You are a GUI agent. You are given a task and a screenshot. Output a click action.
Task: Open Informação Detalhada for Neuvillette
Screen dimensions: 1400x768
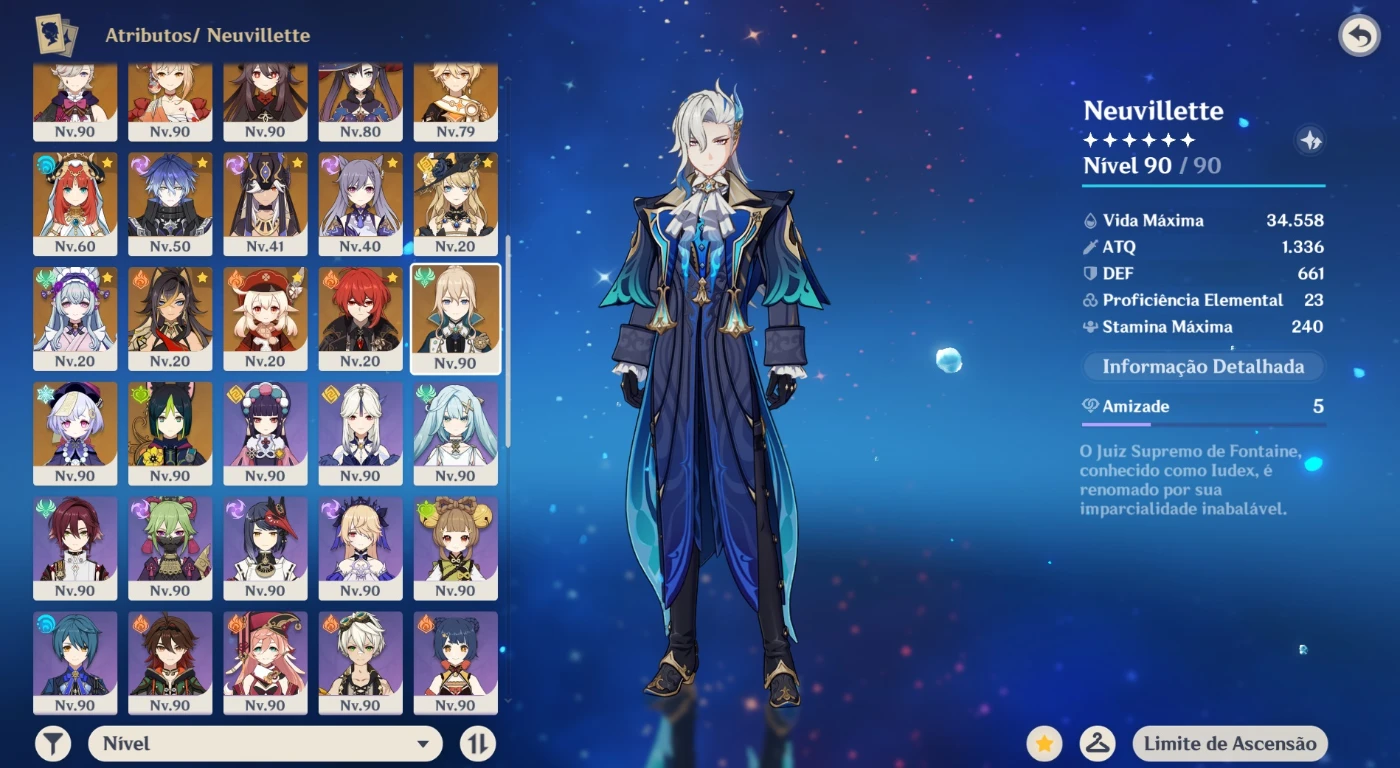[x=1202, y=367]
